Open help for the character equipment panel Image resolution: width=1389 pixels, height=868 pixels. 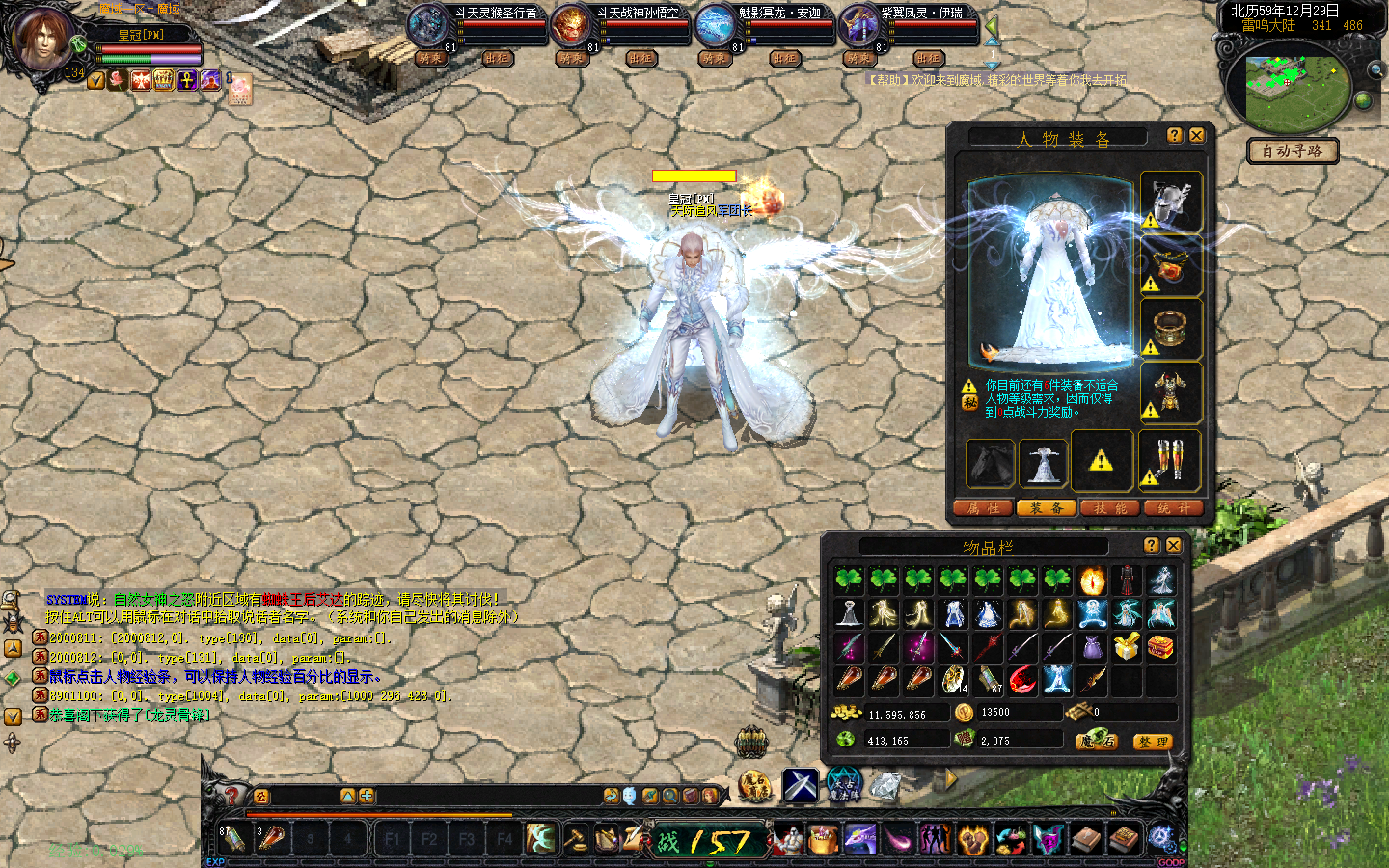coord(1174,136)
